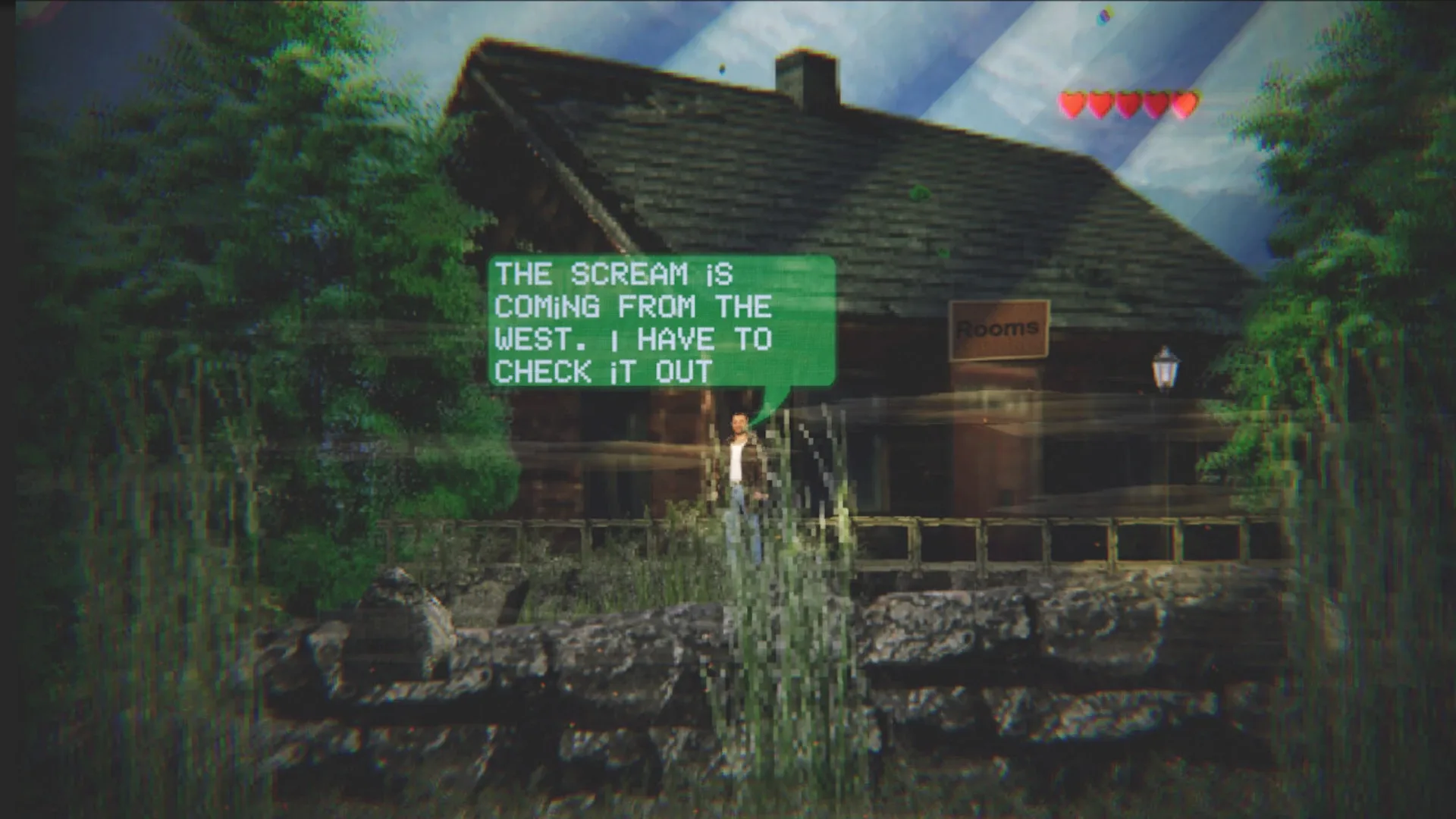Select the Rooms sign on the cabin
This screenshot has width=1456, height=819.
click(998, 328)
